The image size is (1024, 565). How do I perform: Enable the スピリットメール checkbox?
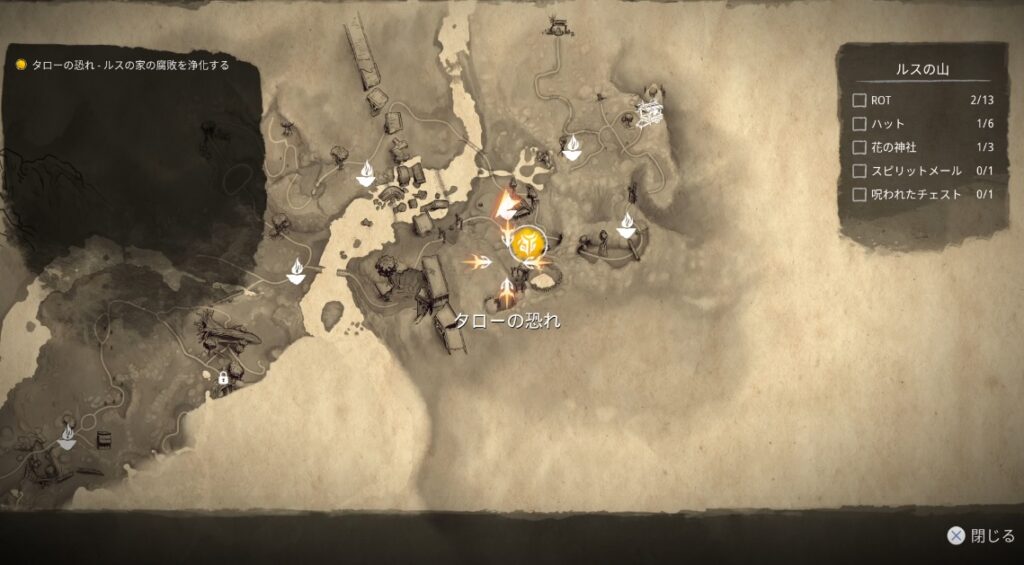(x=859, y=171)
